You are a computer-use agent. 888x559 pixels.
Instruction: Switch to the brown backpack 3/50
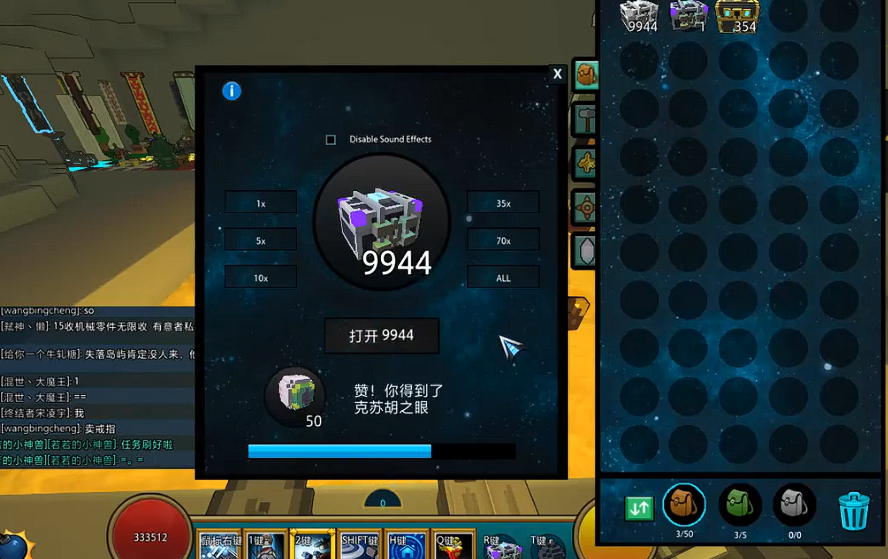tap(685, 506)
